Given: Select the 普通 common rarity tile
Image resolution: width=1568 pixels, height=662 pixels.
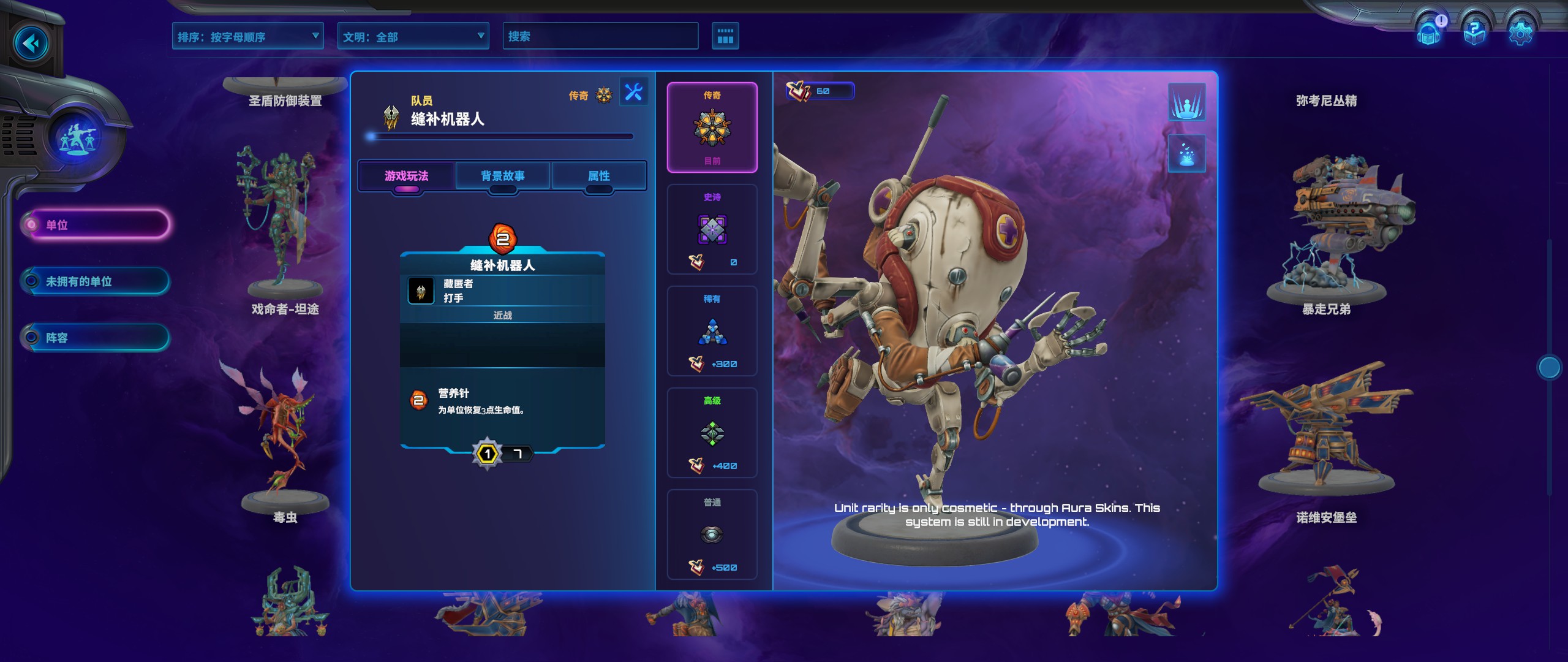Looking at the screenshot, I should 712,535.
